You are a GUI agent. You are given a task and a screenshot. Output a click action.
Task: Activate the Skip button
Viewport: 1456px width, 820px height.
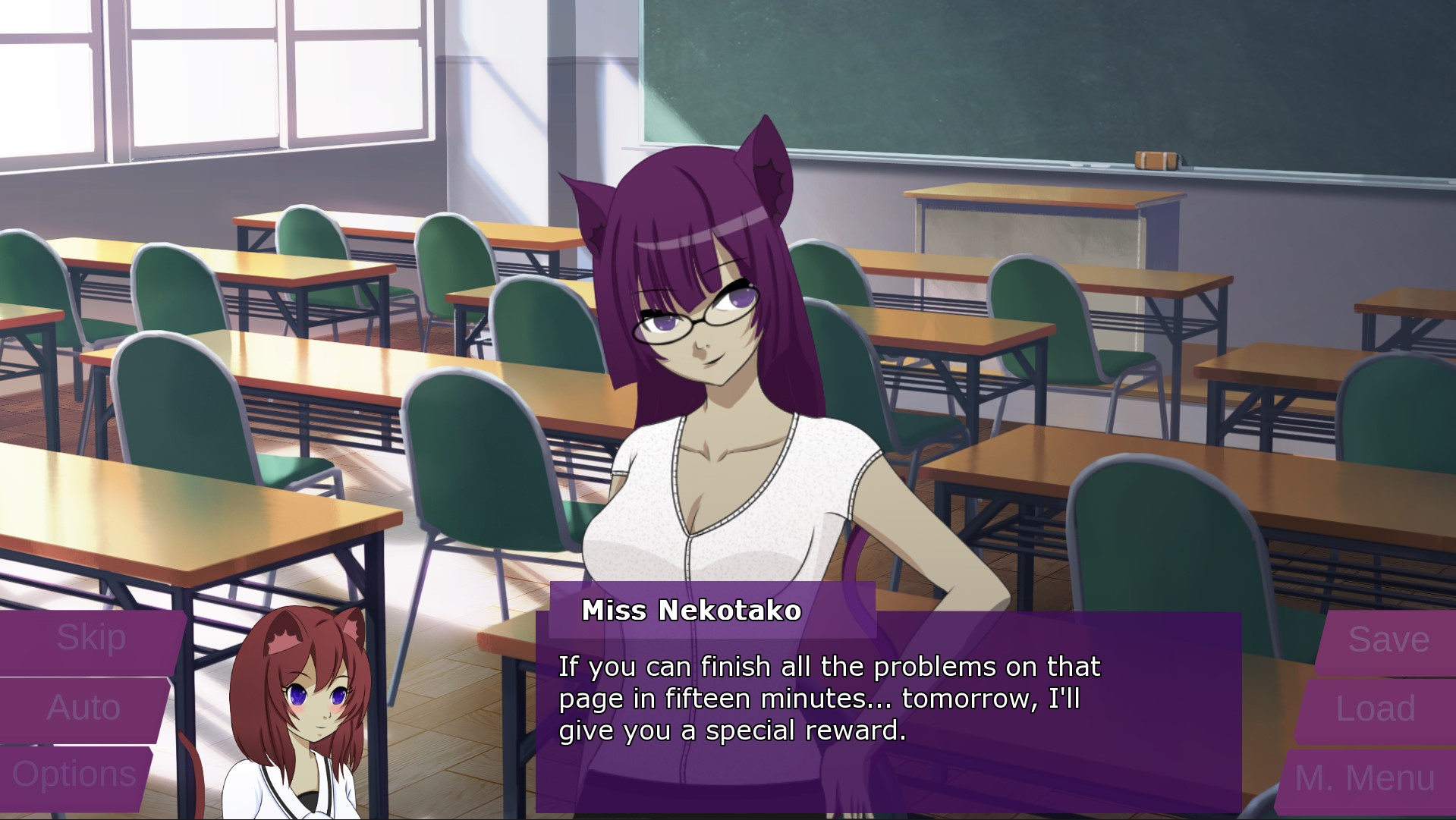91,639
